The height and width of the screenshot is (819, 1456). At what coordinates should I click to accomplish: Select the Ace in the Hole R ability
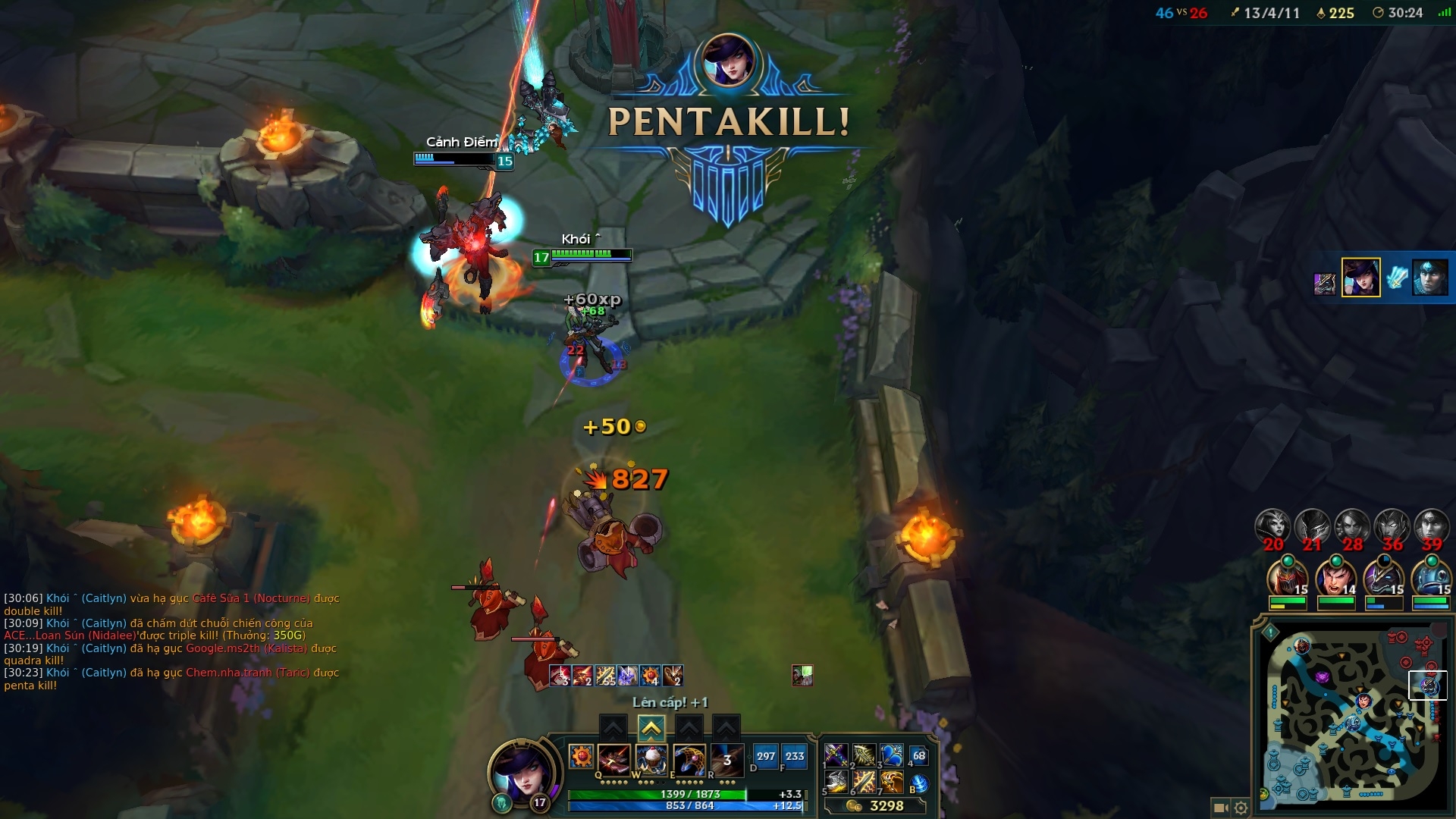(726, 758)
